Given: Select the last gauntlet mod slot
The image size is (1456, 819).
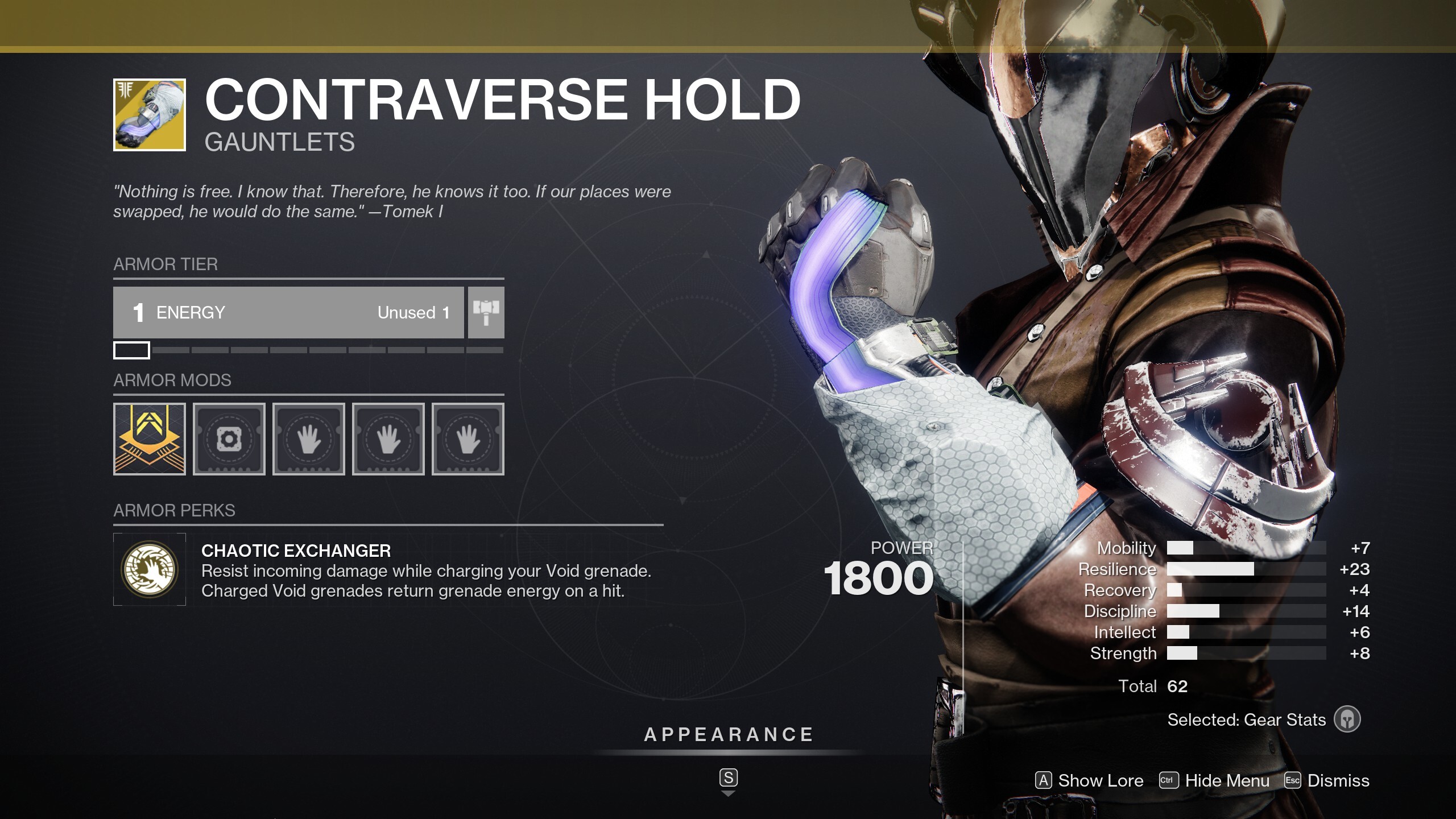Looking at the screenshot, I should [x=468, y=440].
